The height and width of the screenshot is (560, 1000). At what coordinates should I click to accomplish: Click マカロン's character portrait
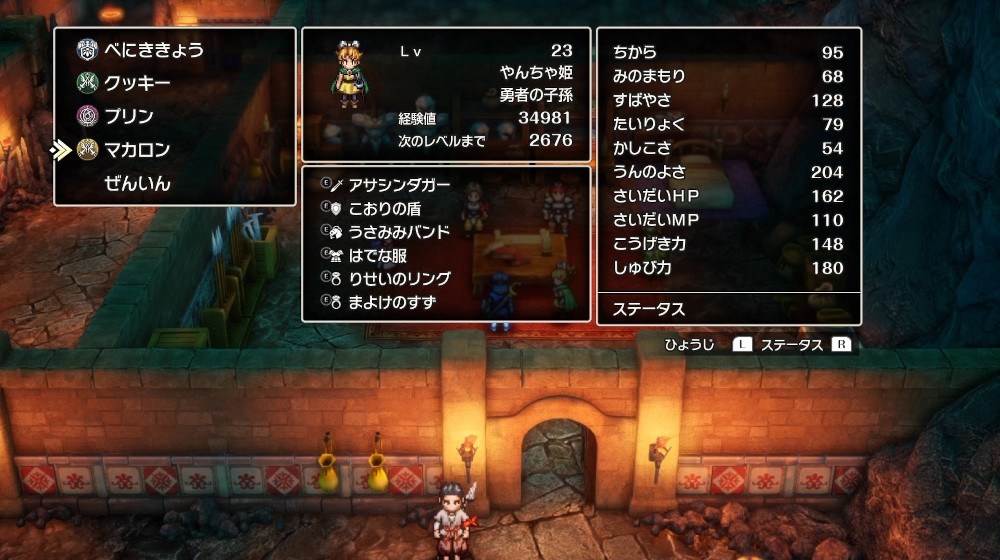350,74
